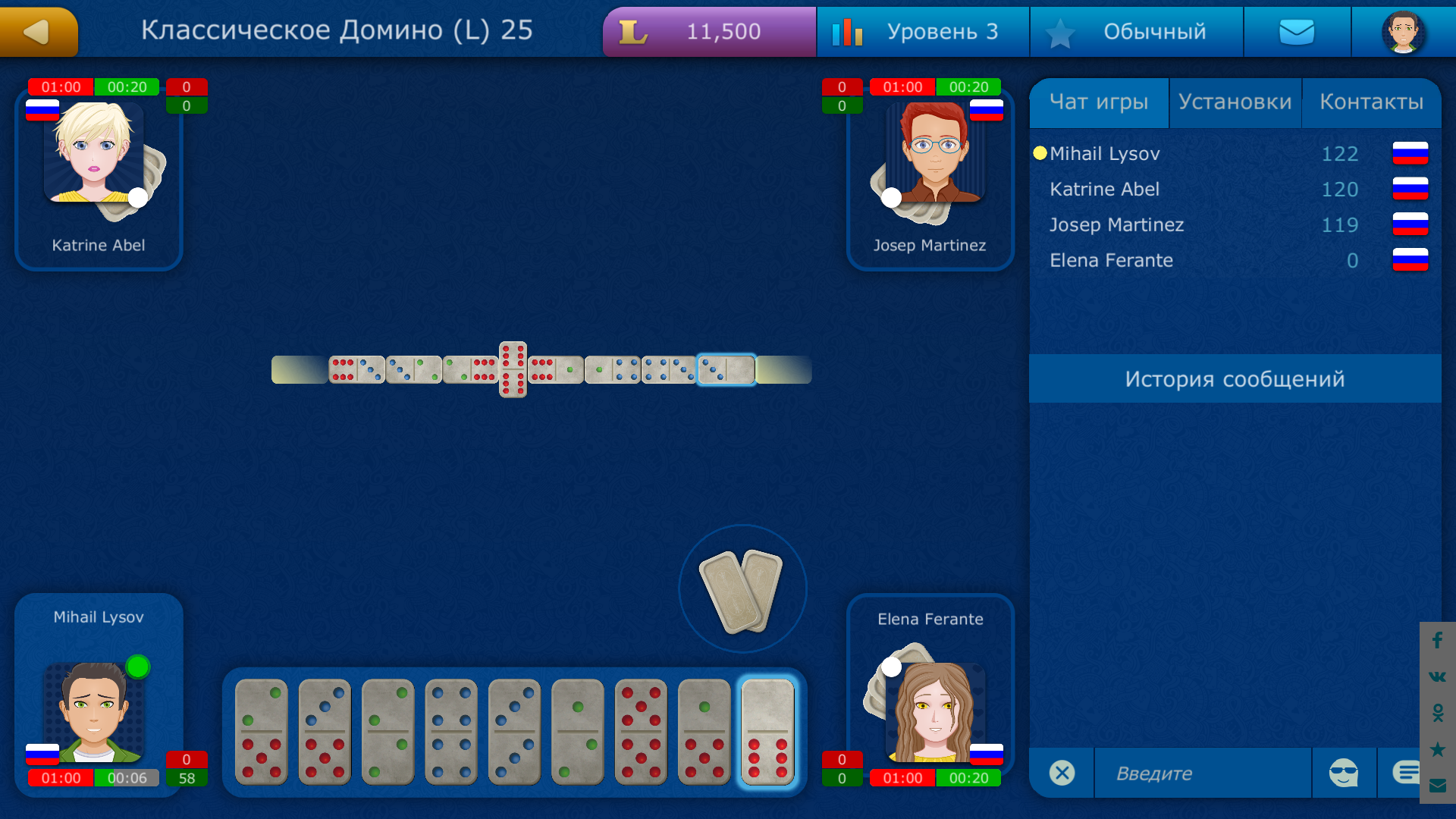1456x819 pixels.
Task: Switch to the Установки tab
Action: click(x=1235, y=101)
